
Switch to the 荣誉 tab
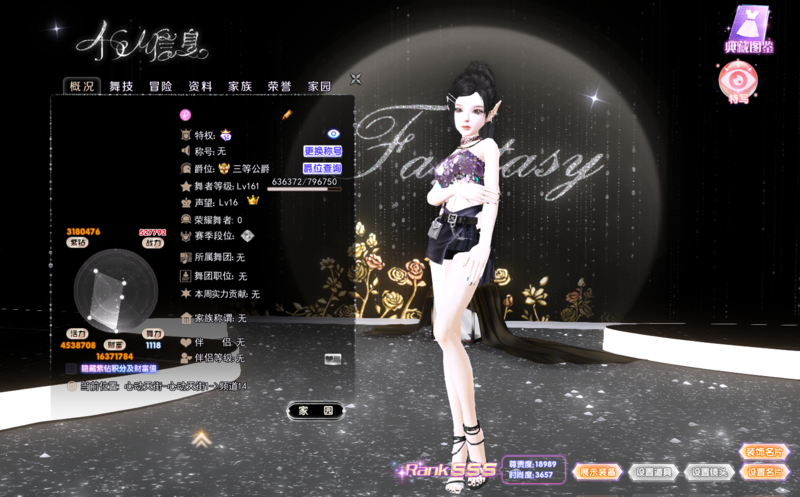[279, 87]
